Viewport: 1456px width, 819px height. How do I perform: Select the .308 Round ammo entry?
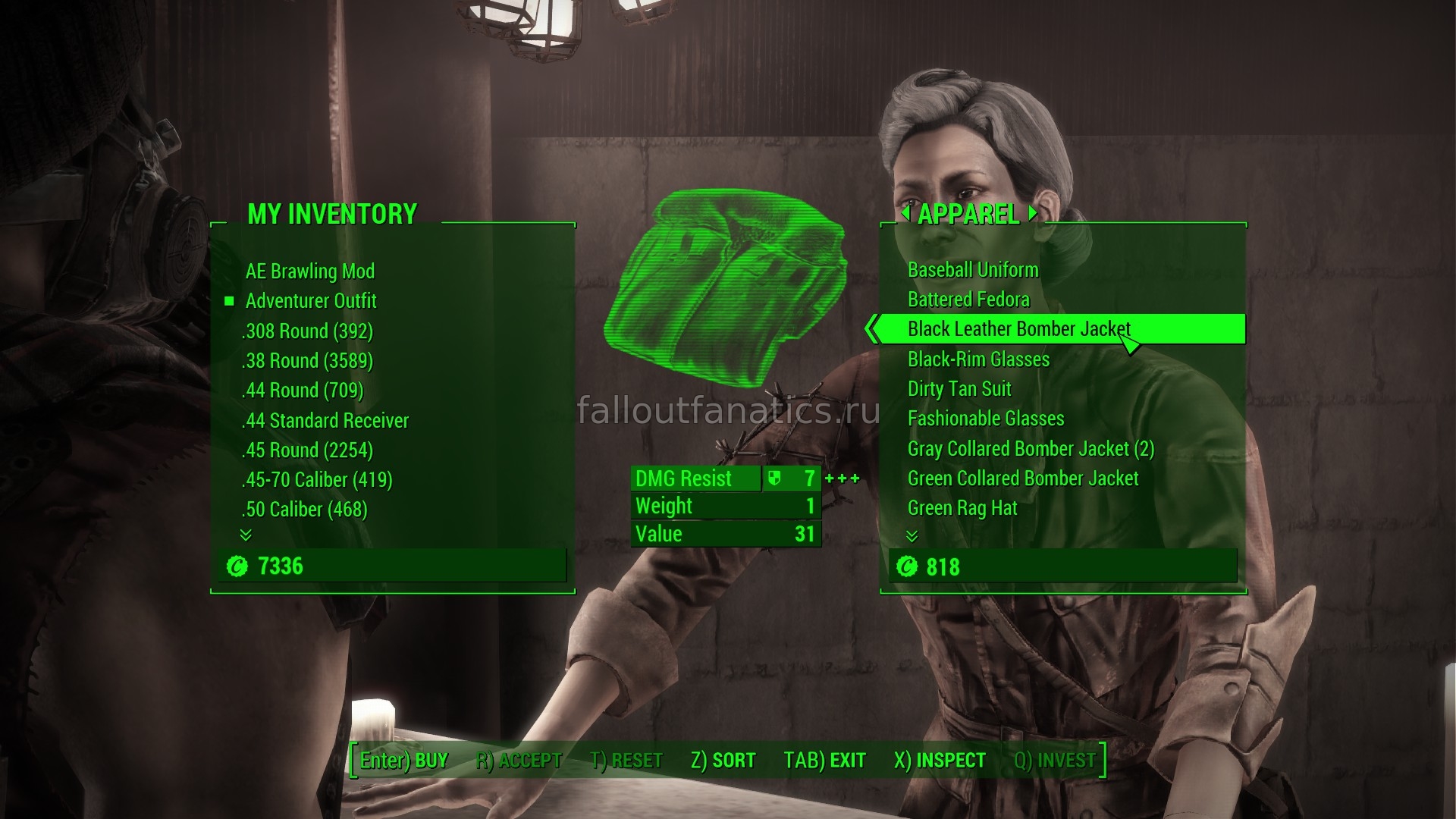pyautogui.click(x=307, y=331)
